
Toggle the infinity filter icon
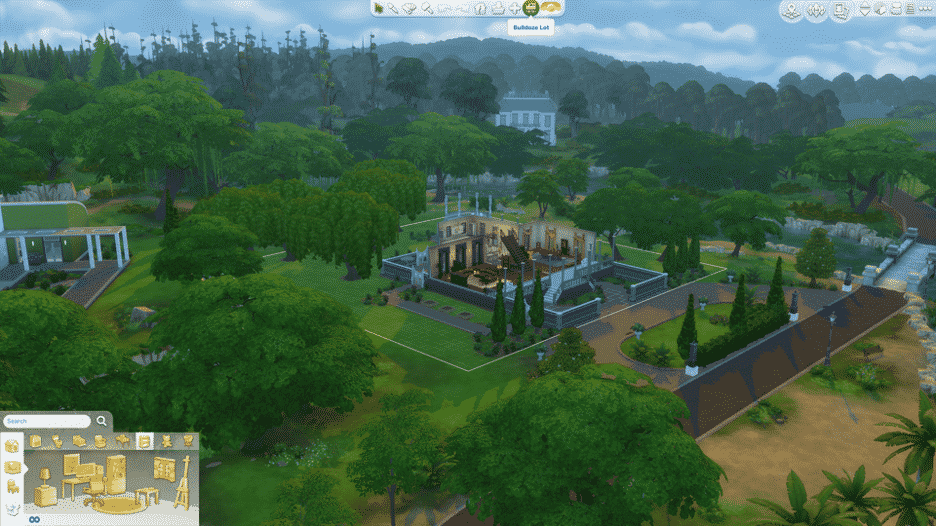[x=33, y=519]
